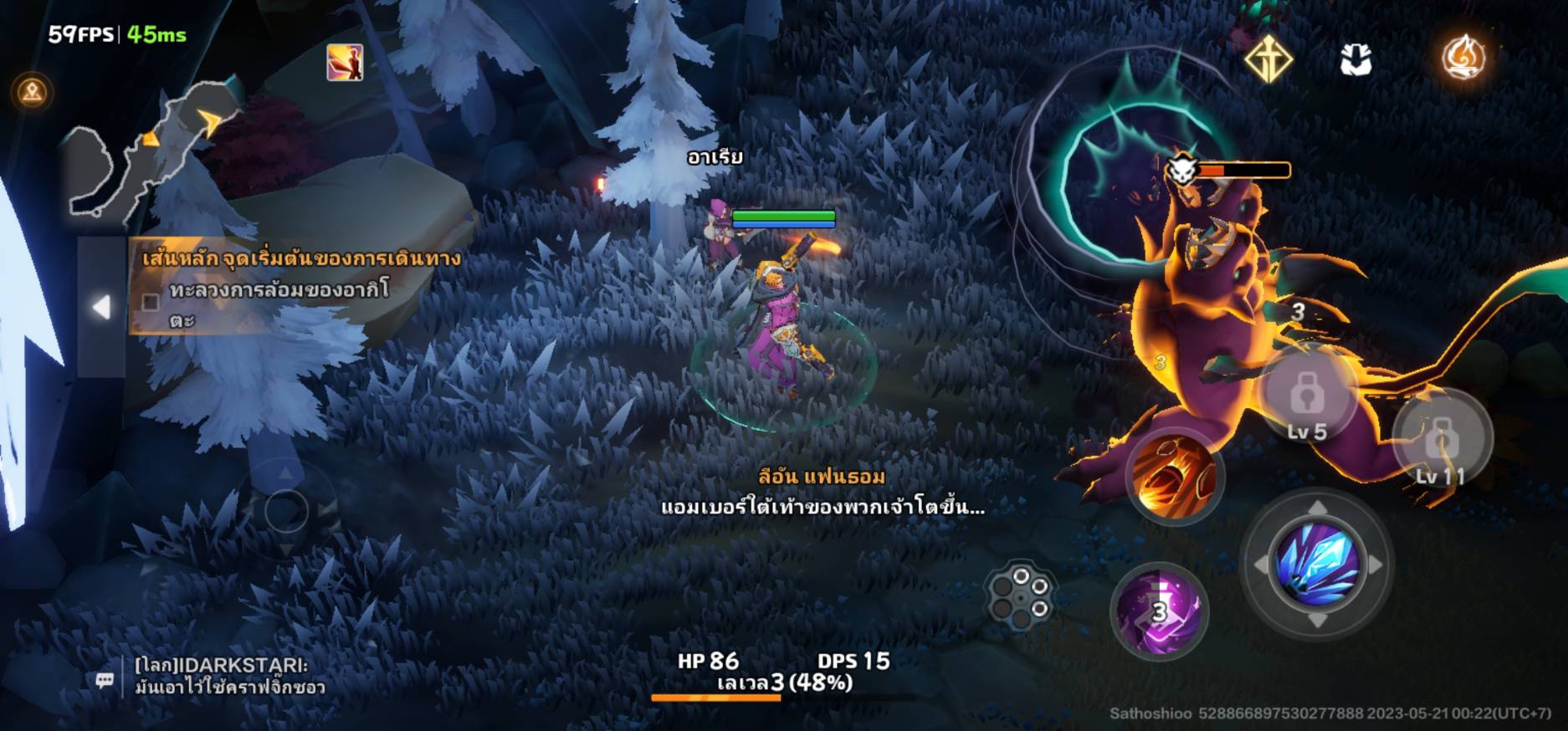Tap the locked Lv 5 skill slot
This screenshot has width=1568, height=731.
1307,397
